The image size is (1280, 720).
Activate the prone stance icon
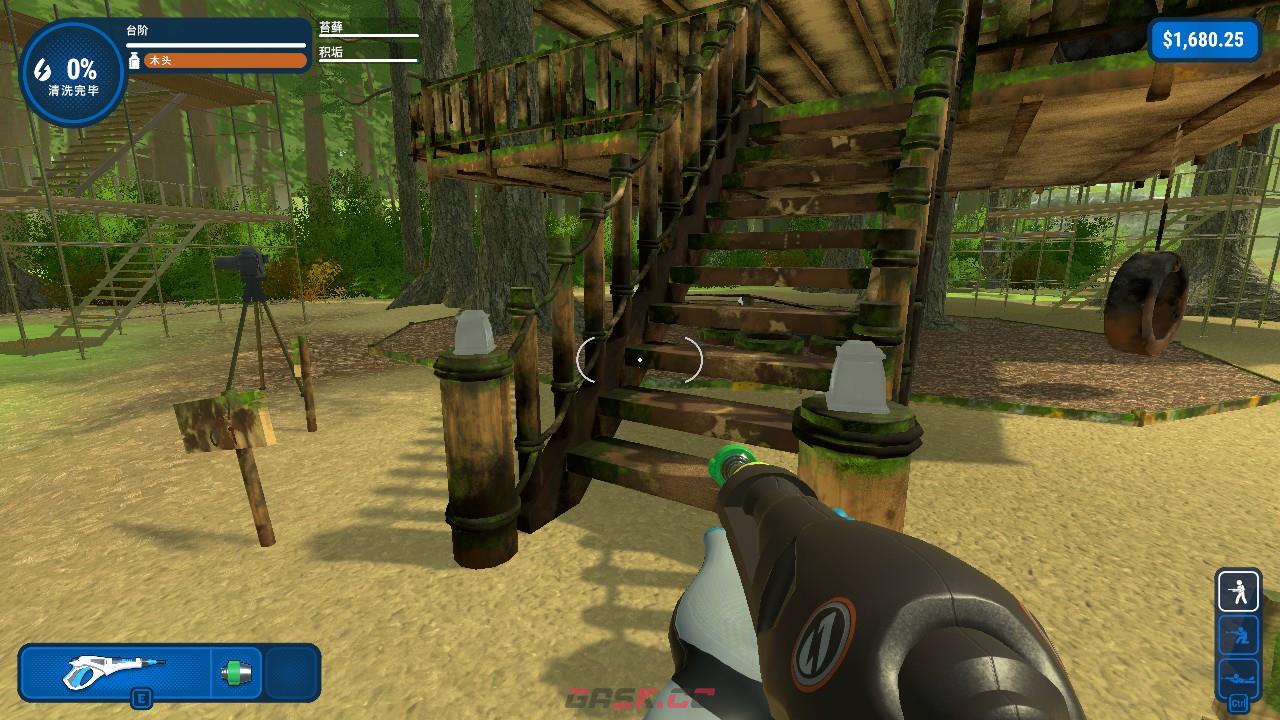(1238, 677)
